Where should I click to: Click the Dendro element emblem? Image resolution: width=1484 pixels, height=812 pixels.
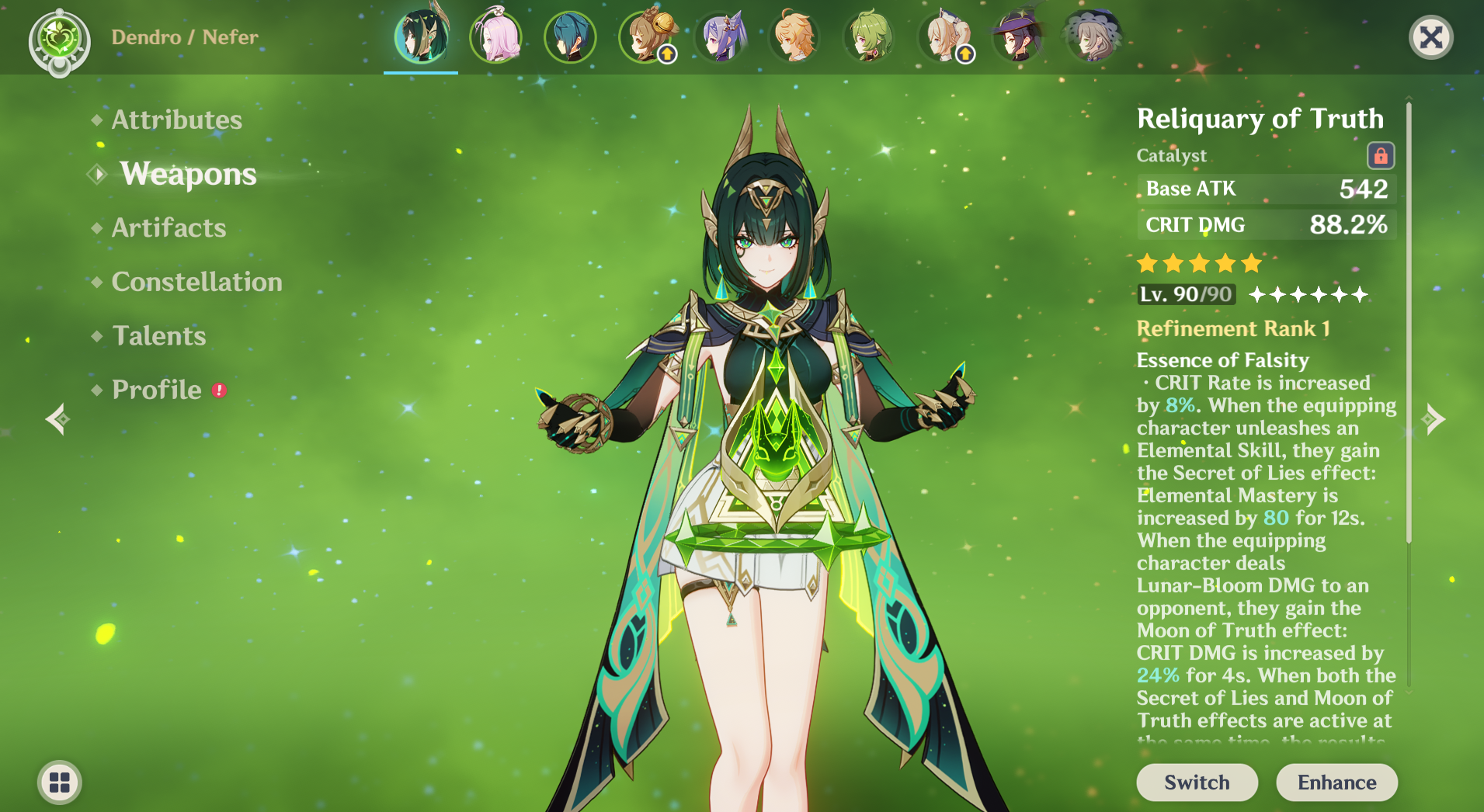click(x=59, y=39)
